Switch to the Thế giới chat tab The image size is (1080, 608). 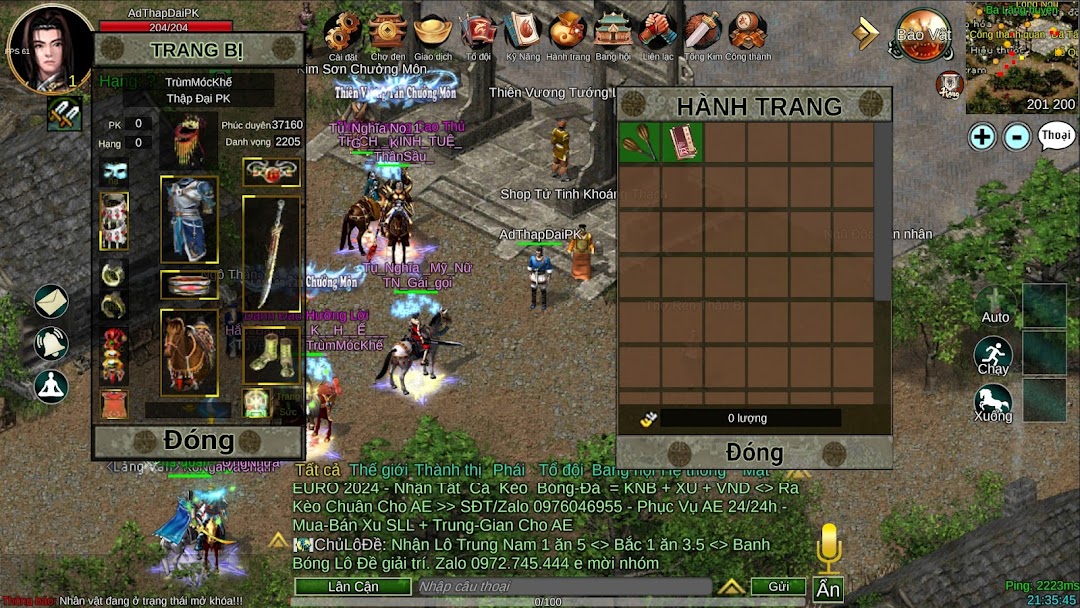coord(375,470)
